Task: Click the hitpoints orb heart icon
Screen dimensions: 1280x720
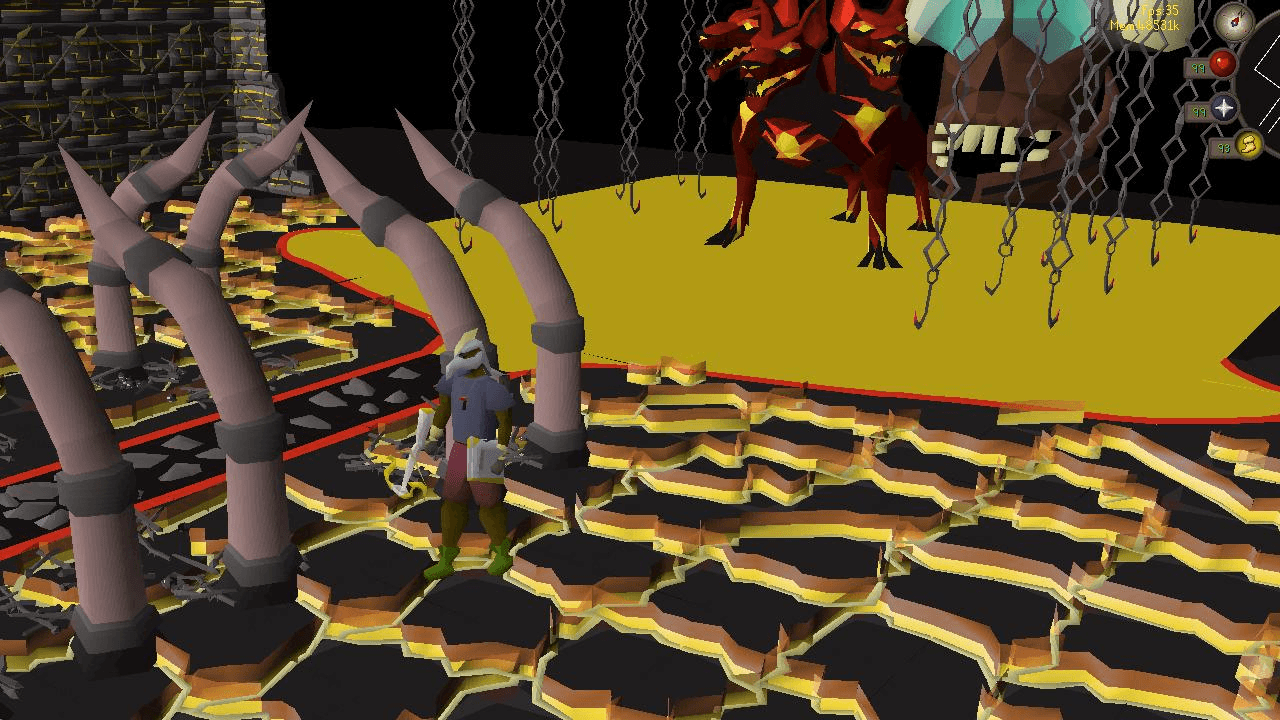Action: (1222, 62)
